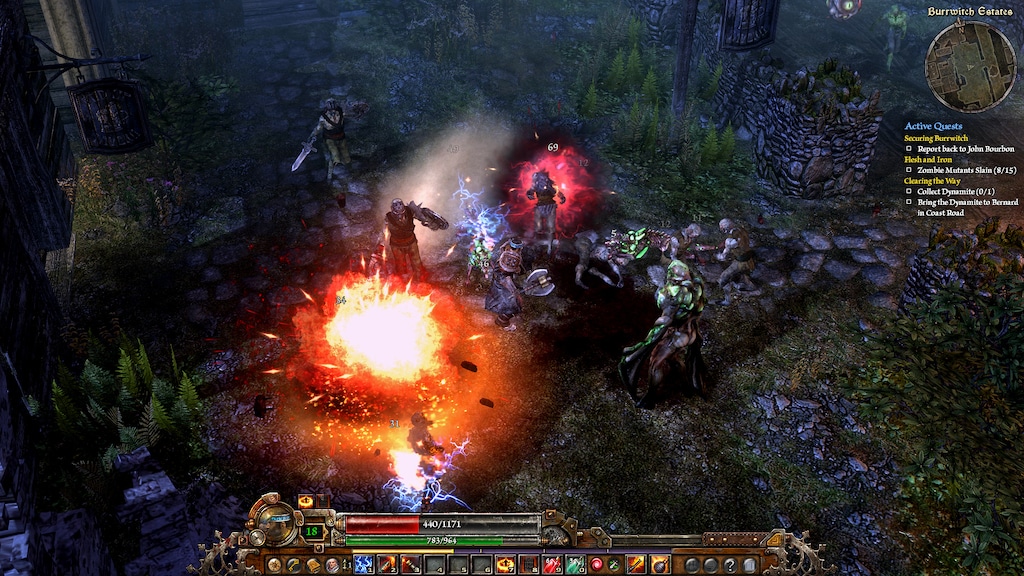The image size is (1024, 576).
Task: Click the orange buff icon above health bar
Action: (305, 501)
